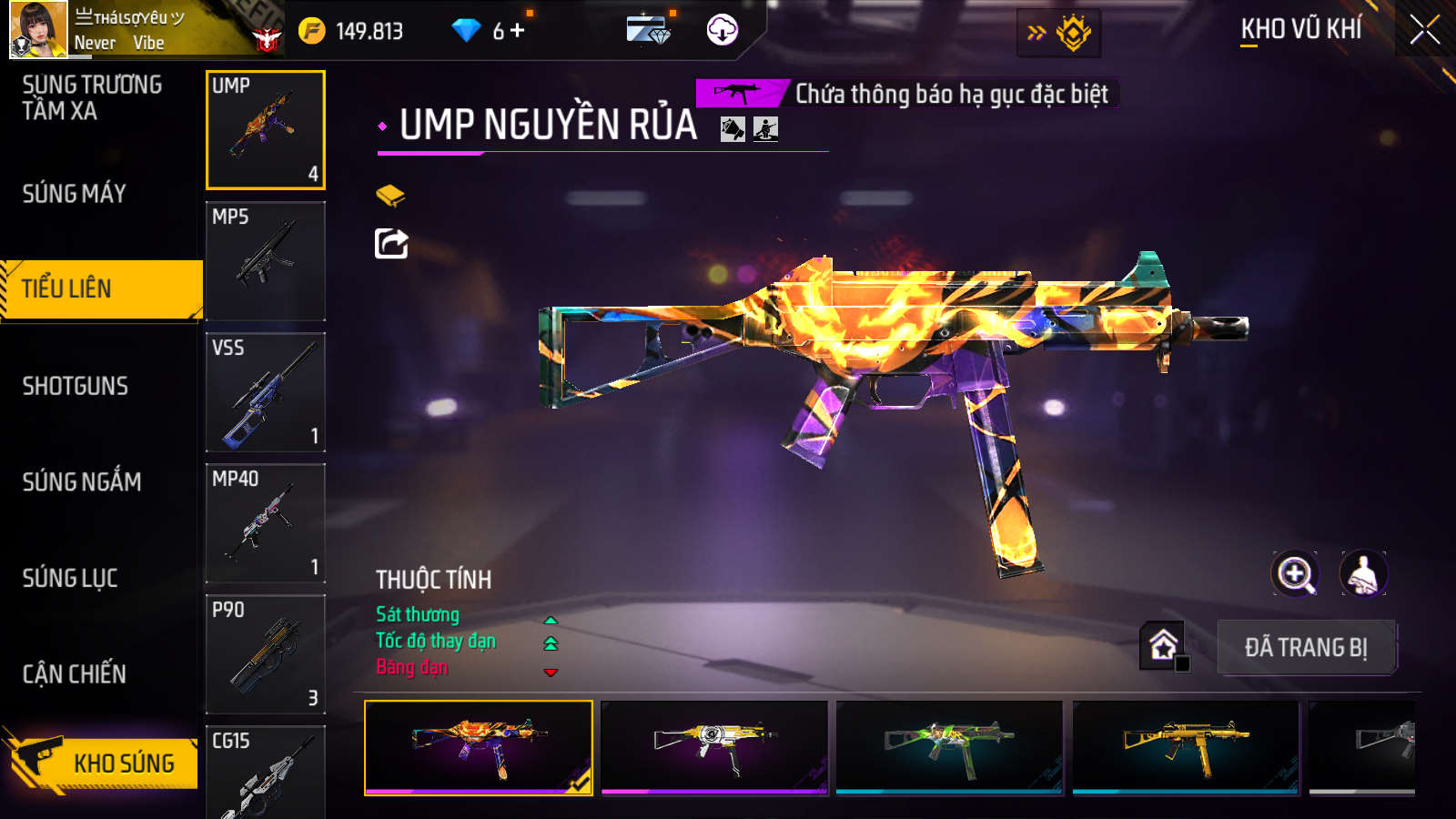Choose the gold UMP skin thumbnail

tap(1186, 747)
